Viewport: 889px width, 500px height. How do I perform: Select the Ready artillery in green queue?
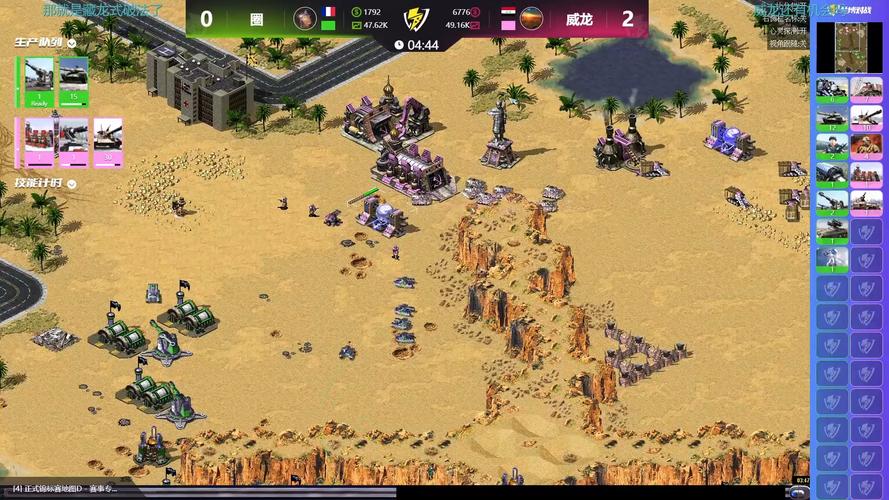click(x=40, y=82)
